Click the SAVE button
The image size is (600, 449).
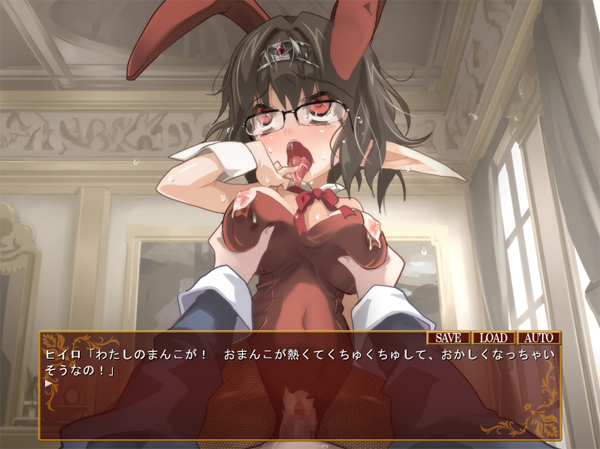tap(448, 338)
